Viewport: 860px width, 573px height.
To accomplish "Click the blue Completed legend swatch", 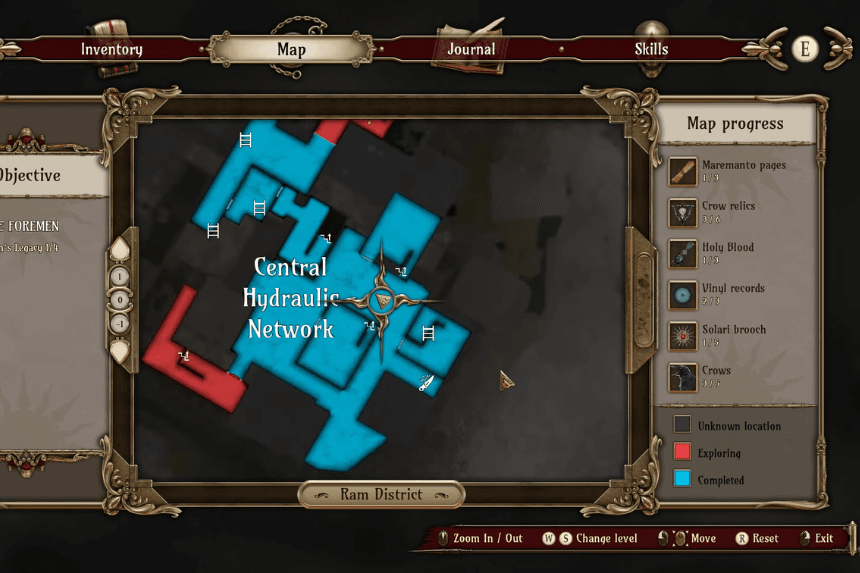I will coord(682,479).
